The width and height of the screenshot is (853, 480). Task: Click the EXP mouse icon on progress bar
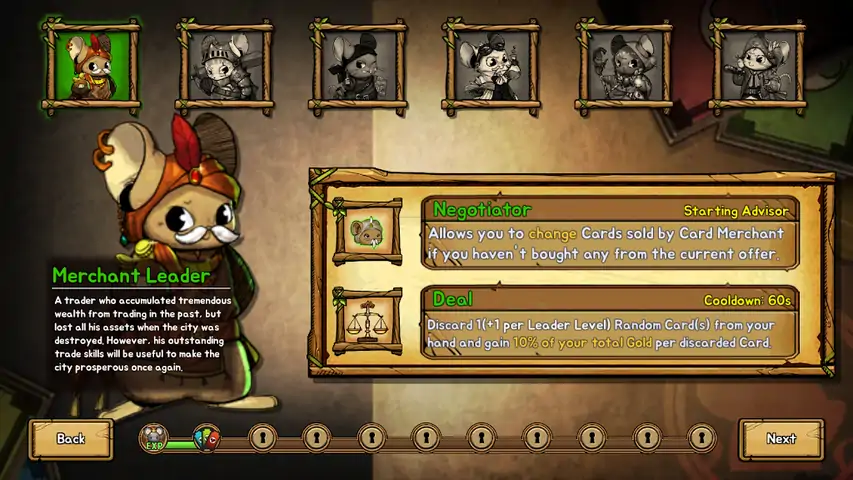(153, 438)
